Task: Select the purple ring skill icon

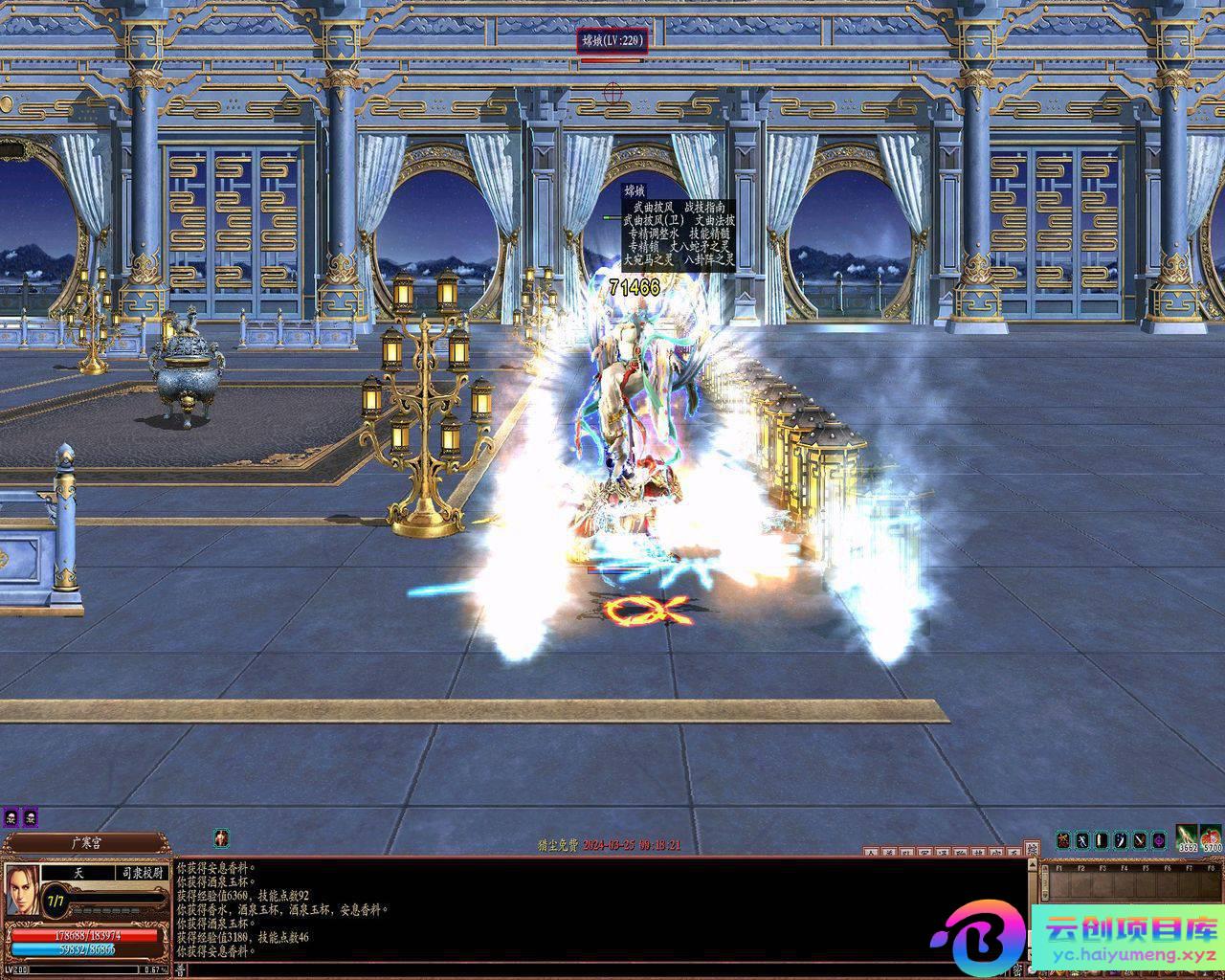Action: [x=1159, y=840]
